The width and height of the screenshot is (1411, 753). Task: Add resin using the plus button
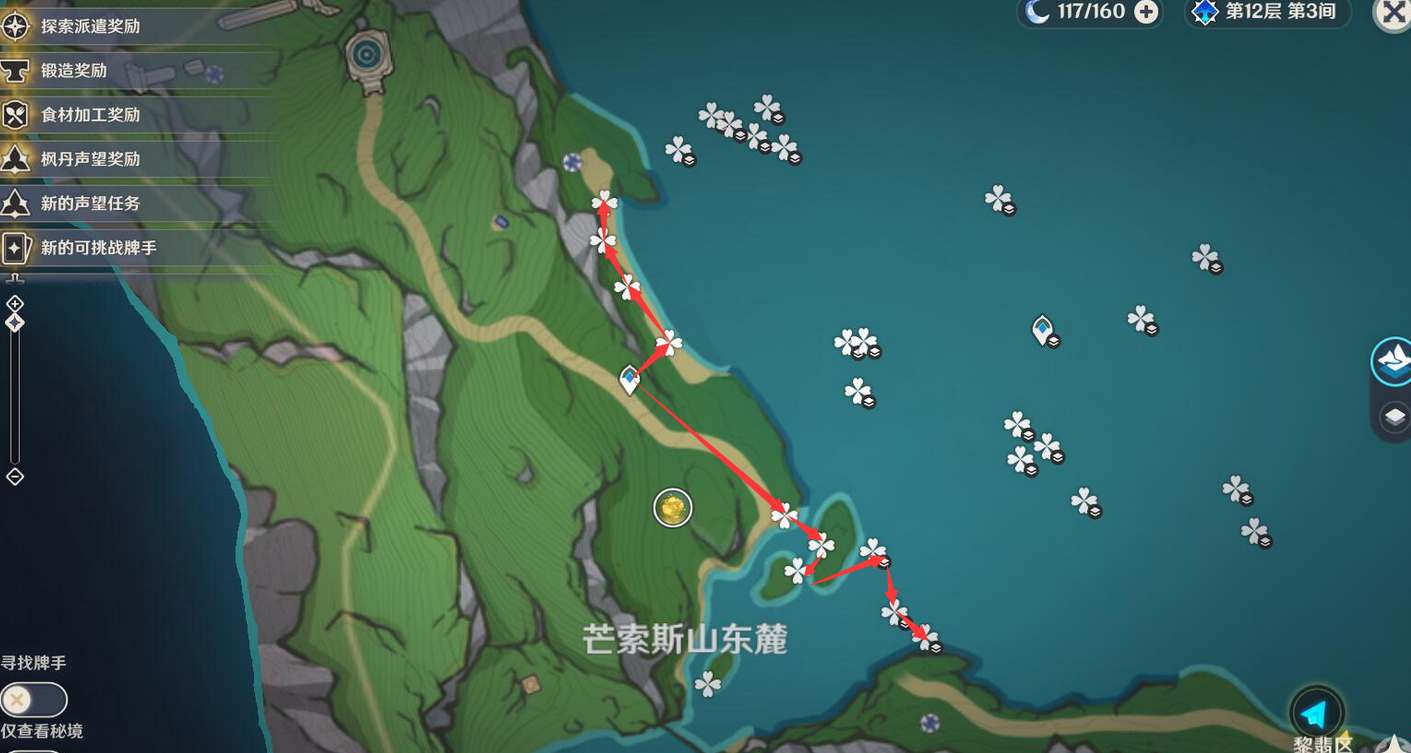click(x=1146, y=12)
